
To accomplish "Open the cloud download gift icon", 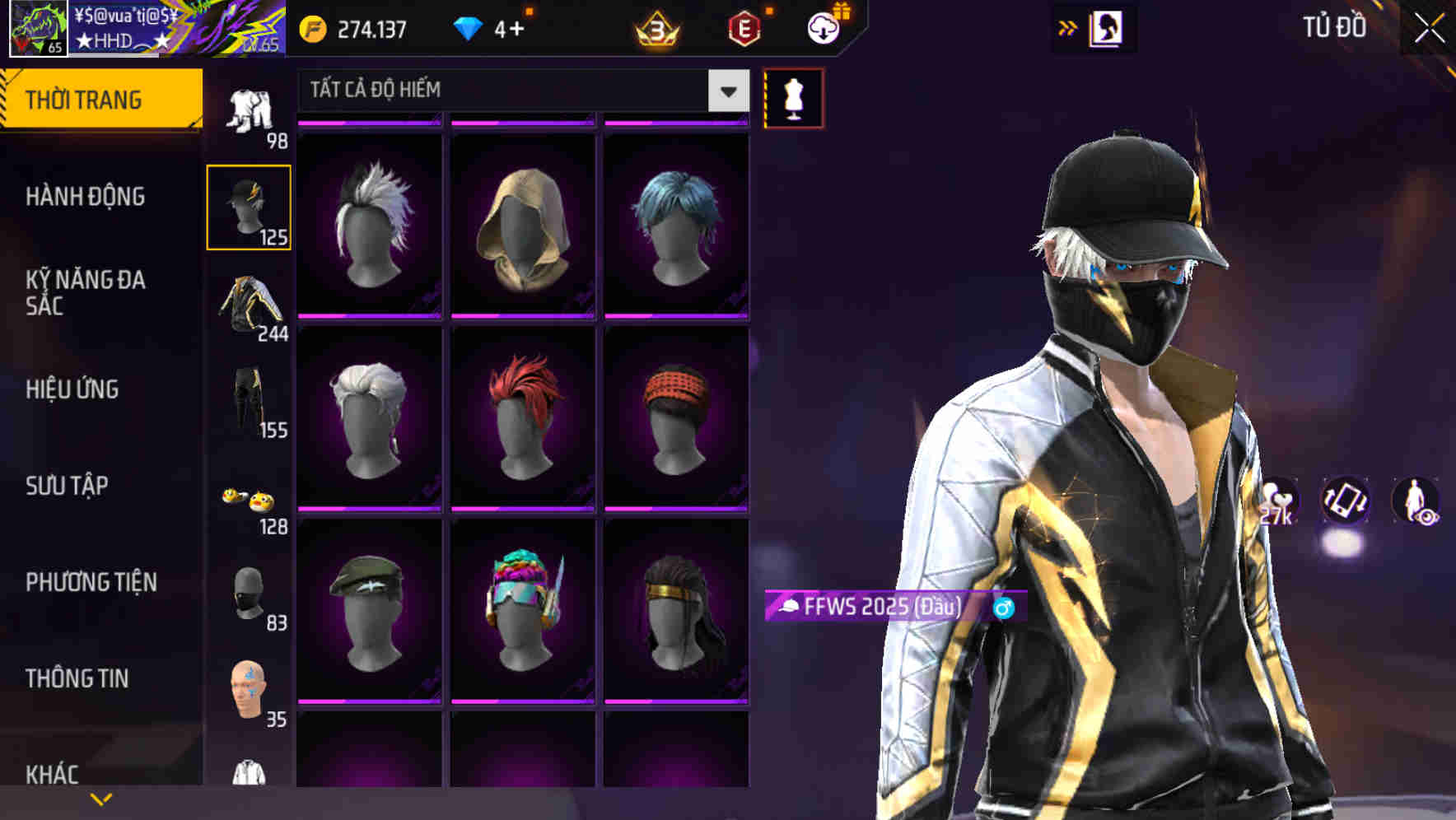I will tap(823, 26).
